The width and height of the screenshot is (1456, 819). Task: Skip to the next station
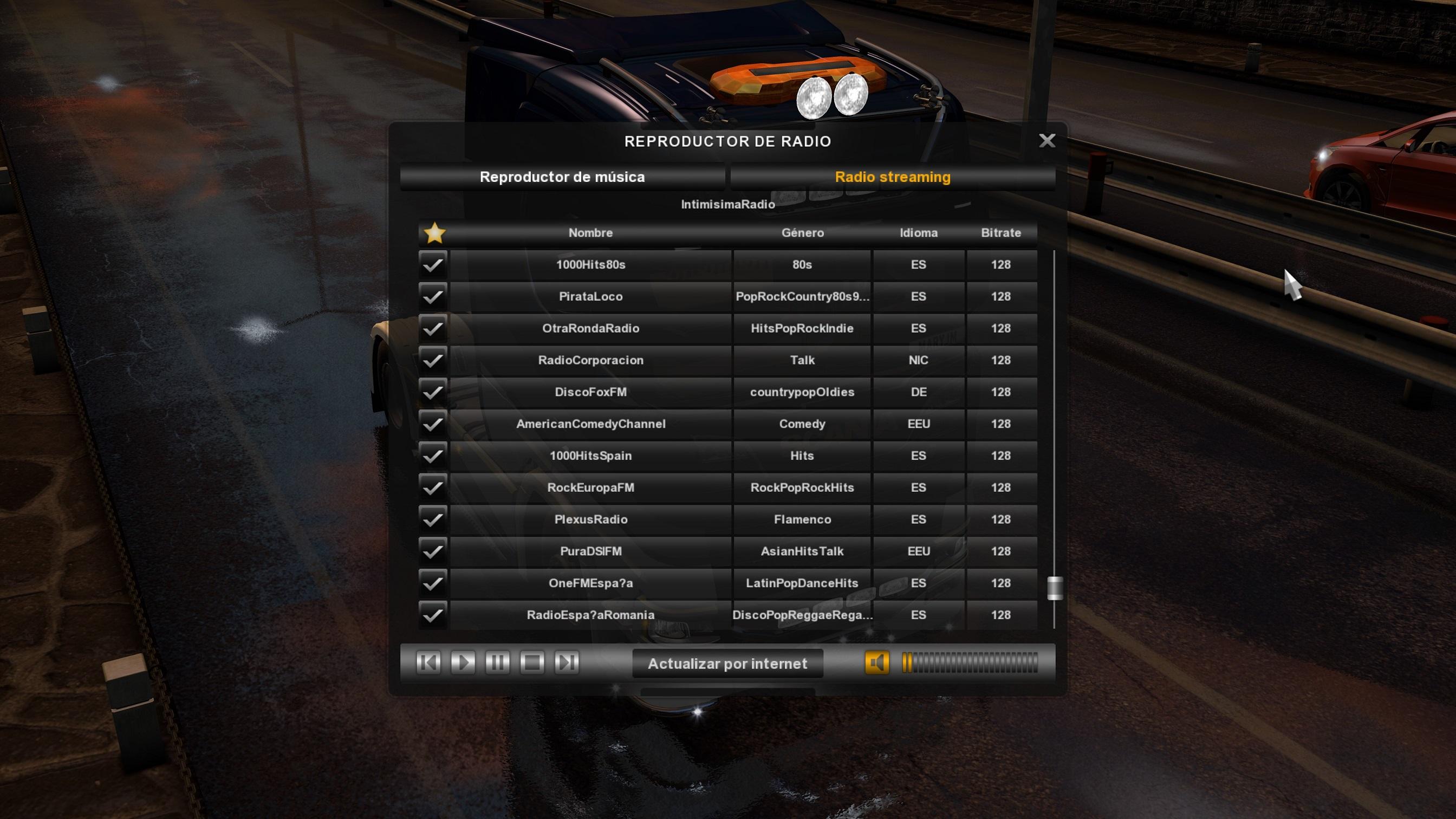[567, 662]
